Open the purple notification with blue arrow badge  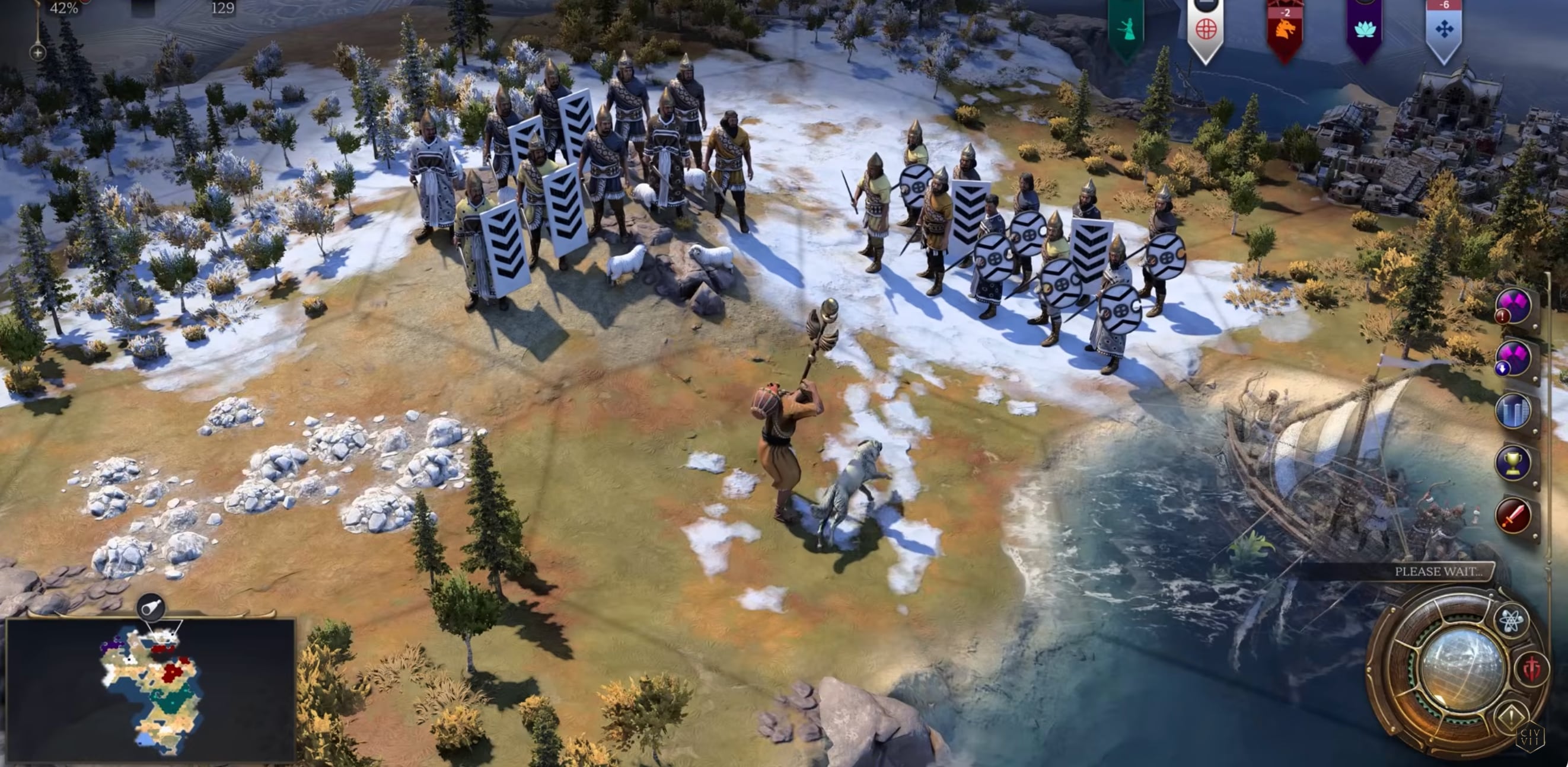[x=1513, y=358]
